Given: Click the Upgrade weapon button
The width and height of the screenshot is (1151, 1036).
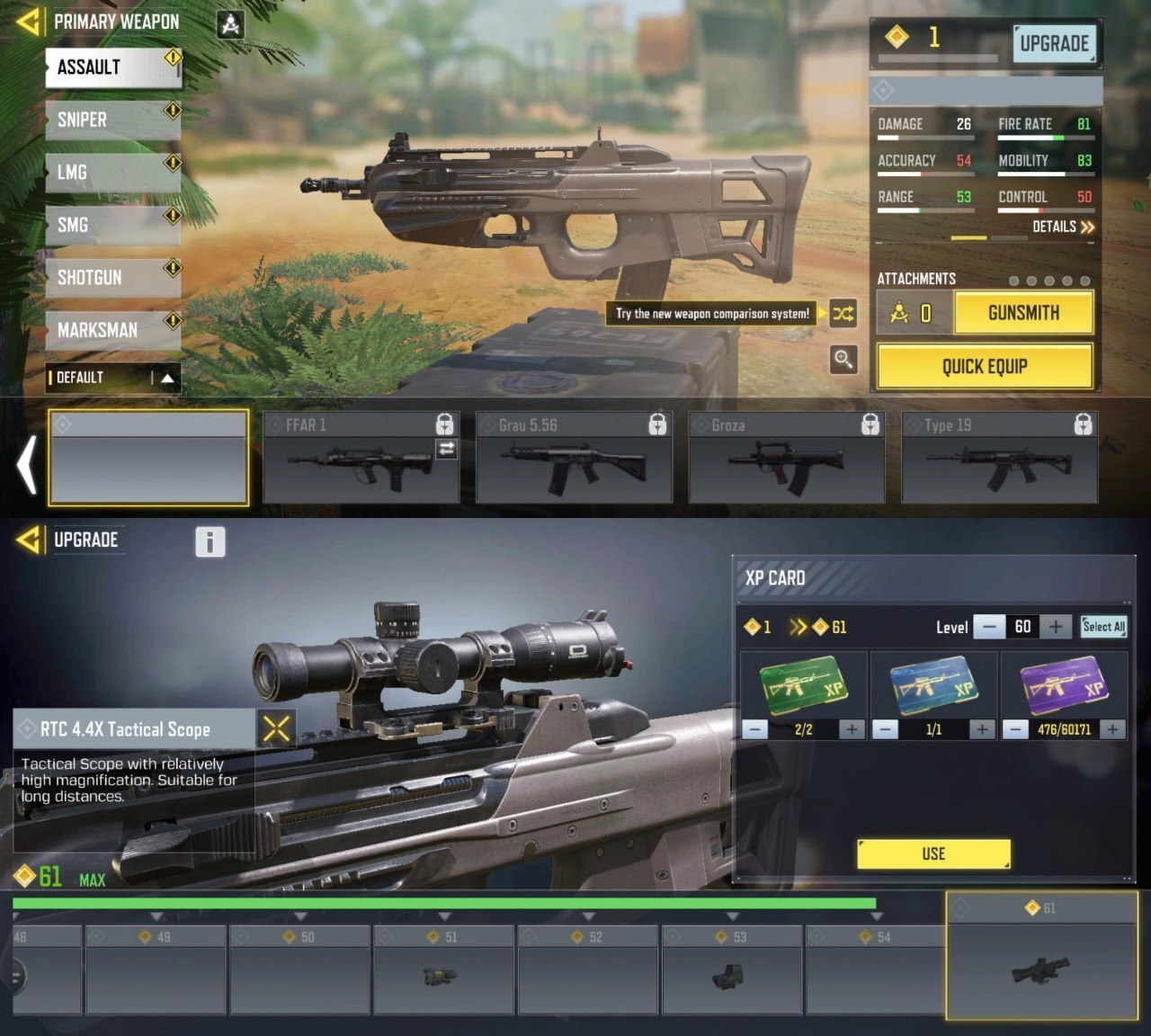Looking at the screenshot, I should tap(1053, 43).
